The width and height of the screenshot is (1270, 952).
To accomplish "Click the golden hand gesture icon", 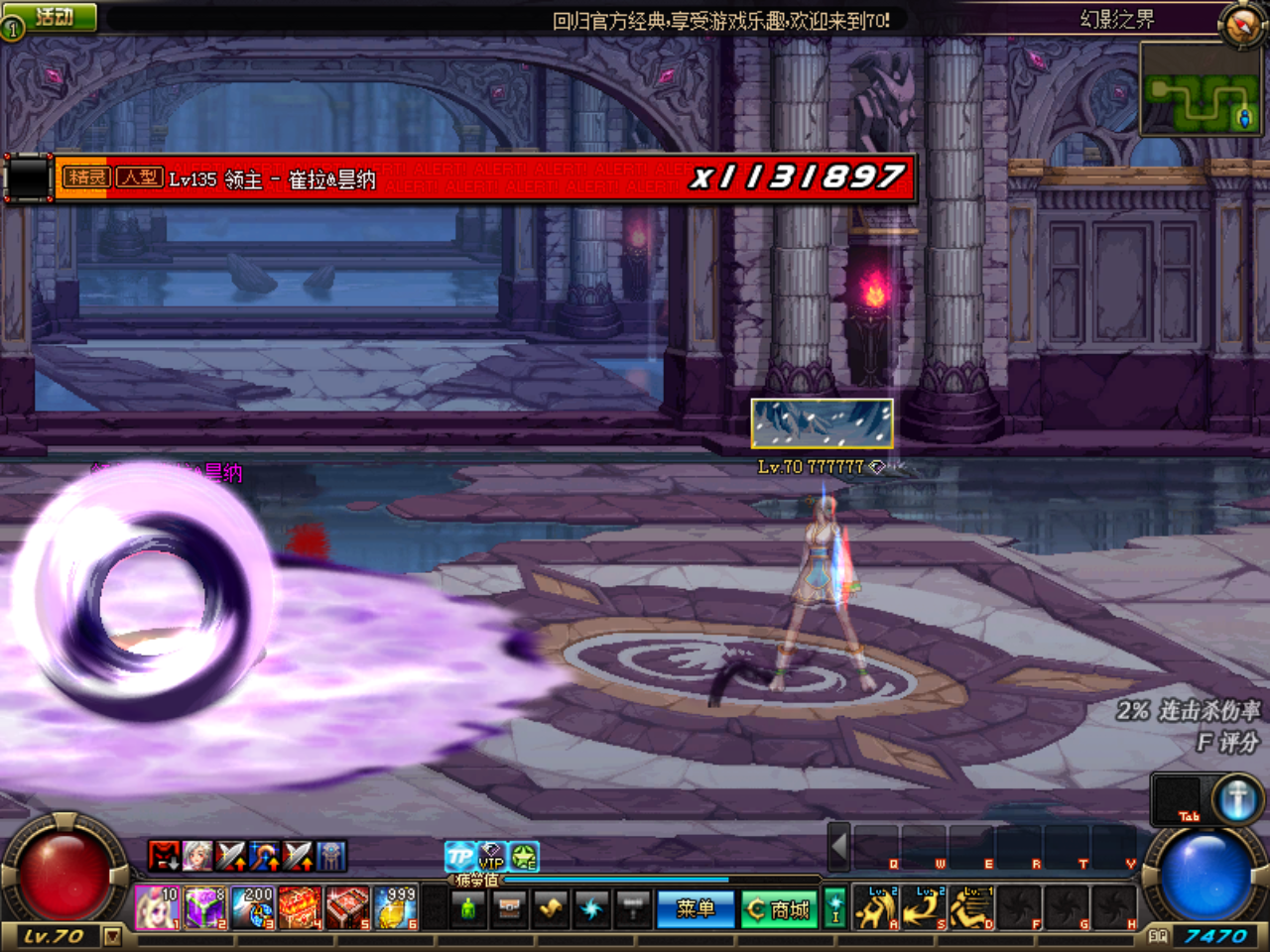I will 549,907.
